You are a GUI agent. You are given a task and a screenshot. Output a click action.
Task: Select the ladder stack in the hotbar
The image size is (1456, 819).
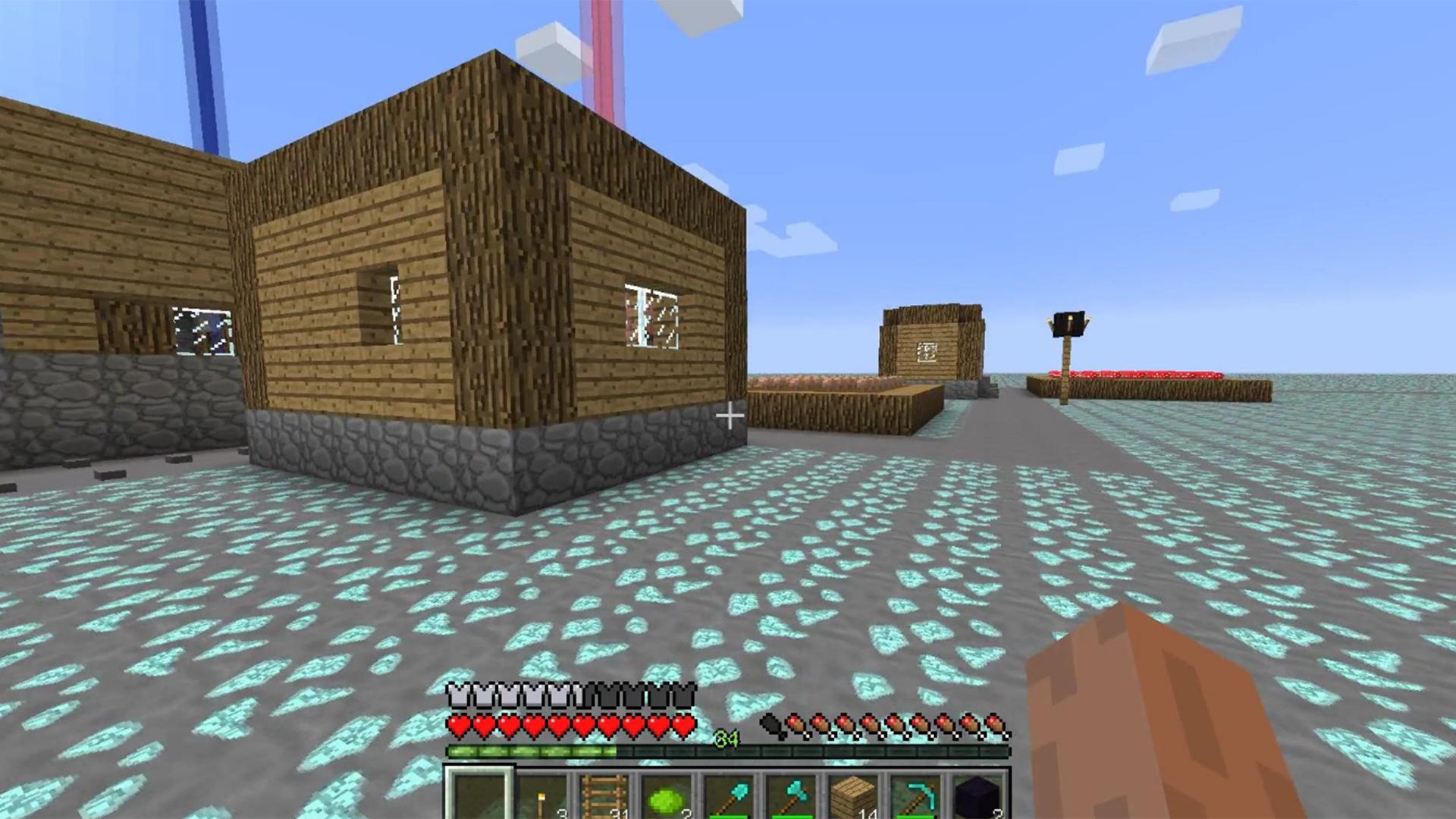click(x=604, y=796)
